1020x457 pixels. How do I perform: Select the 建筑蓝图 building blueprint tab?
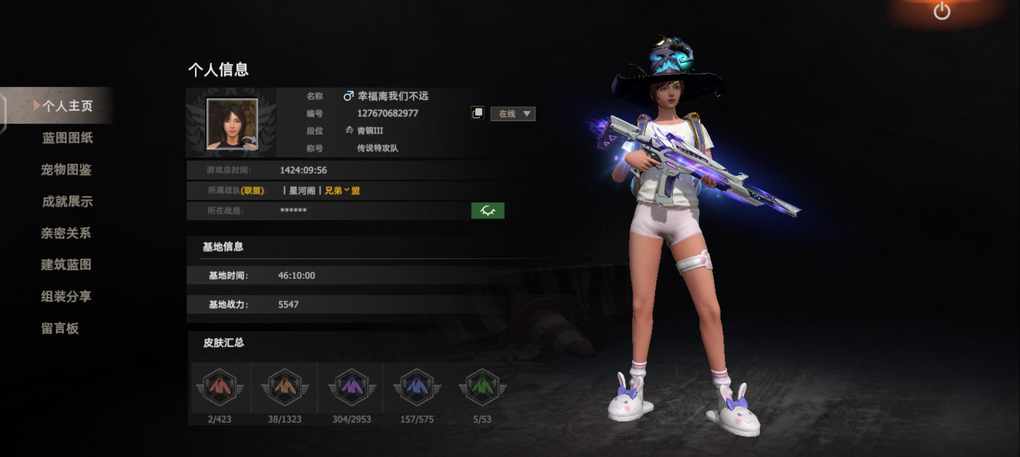(67, 265)
